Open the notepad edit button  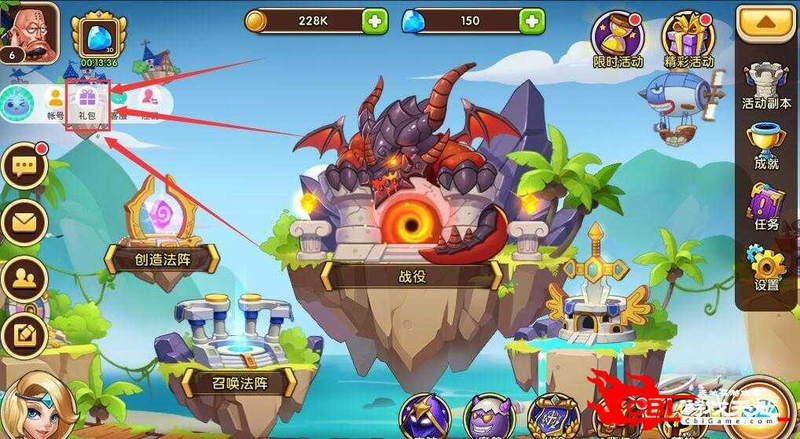pos(25,333)
